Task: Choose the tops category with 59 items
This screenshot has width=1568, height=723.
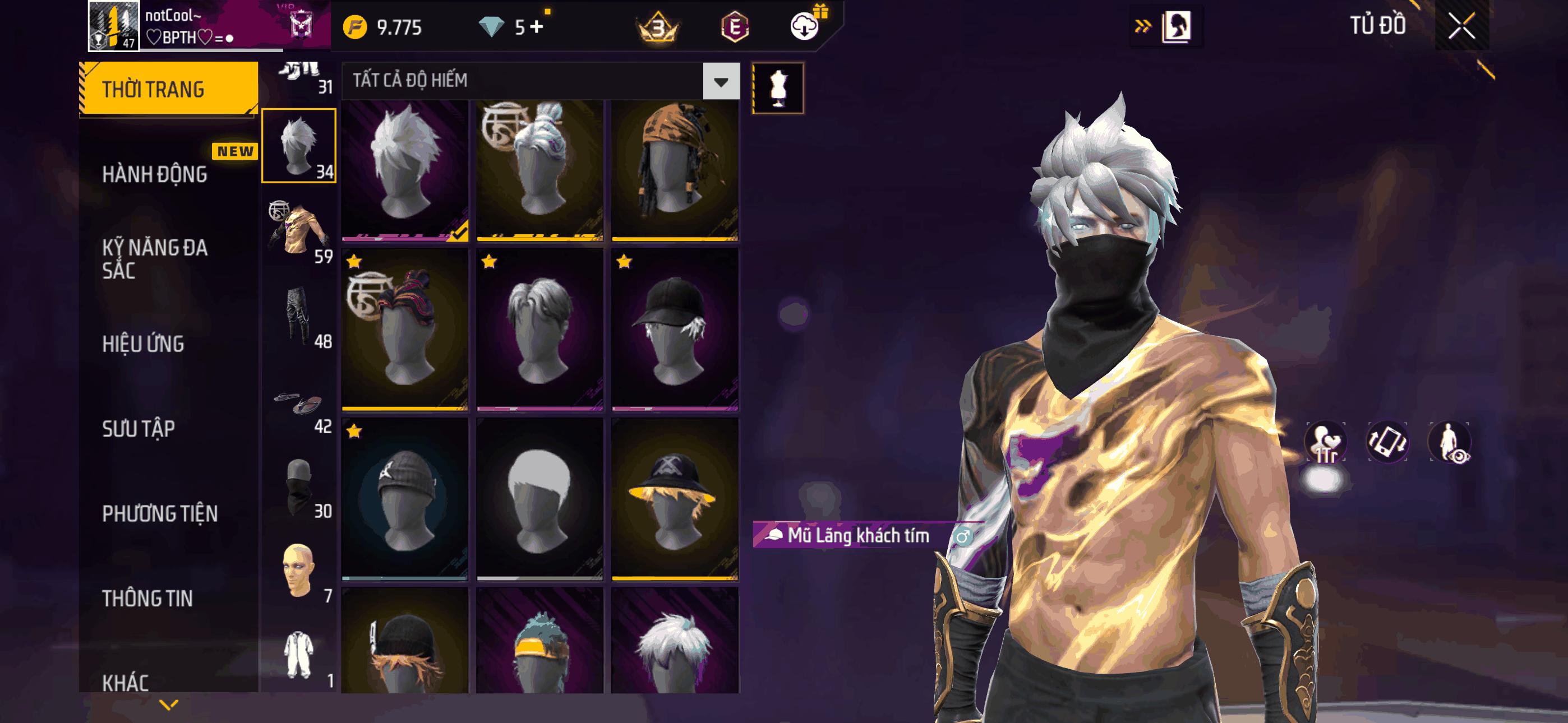Action: [x=298, y=232]
